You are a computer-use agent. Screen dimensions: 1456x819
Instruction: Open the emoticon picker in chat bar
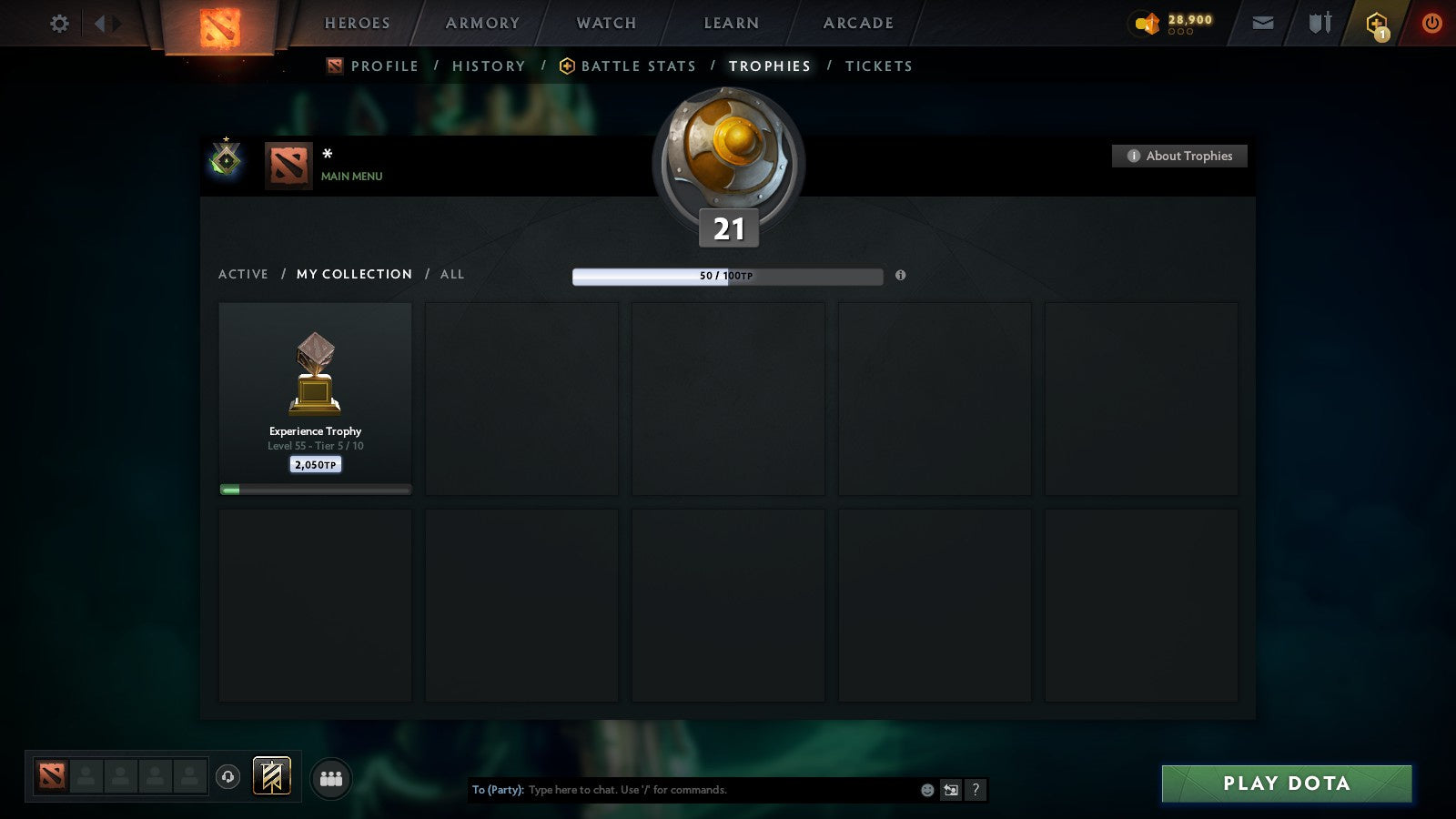pyautogui.click(x=925, y=790)
